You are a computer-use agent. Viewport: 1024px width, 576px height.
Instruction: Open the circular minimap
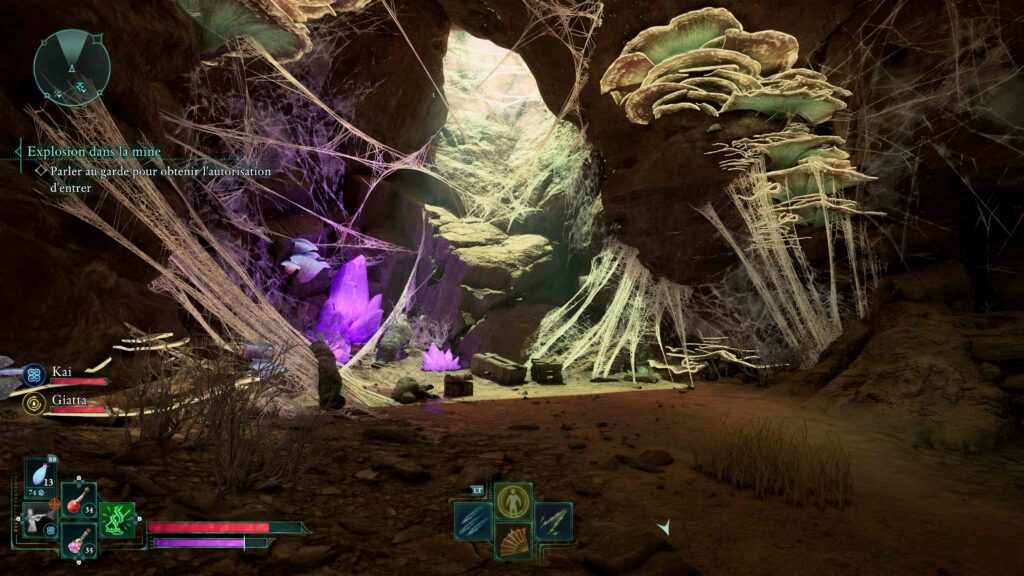[71, 67]
